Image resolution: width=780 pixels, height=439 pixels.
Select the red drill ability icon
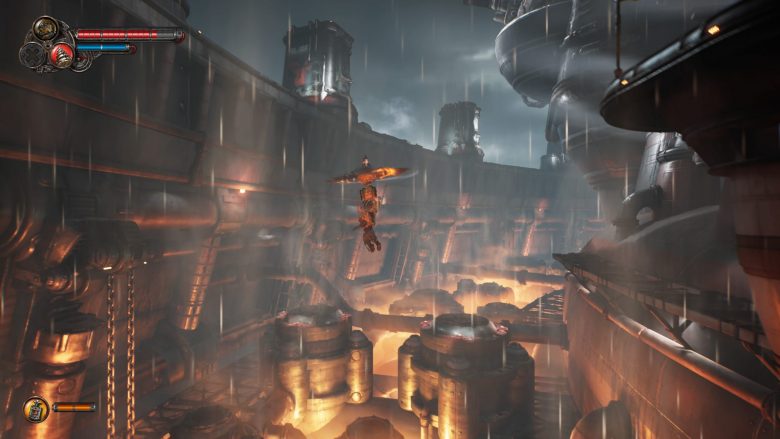tap(62, 55)
